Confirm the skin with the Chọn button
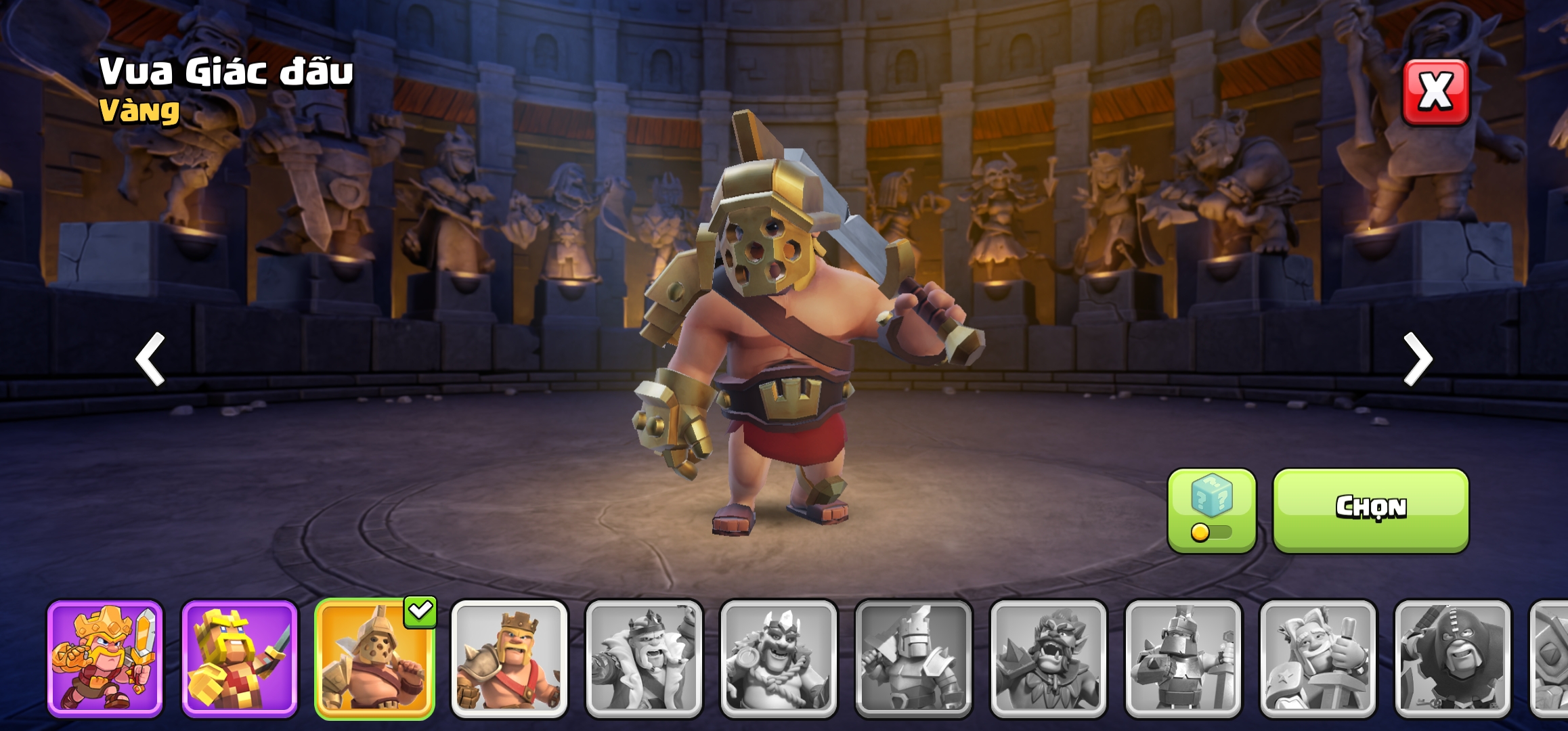 1370,510
